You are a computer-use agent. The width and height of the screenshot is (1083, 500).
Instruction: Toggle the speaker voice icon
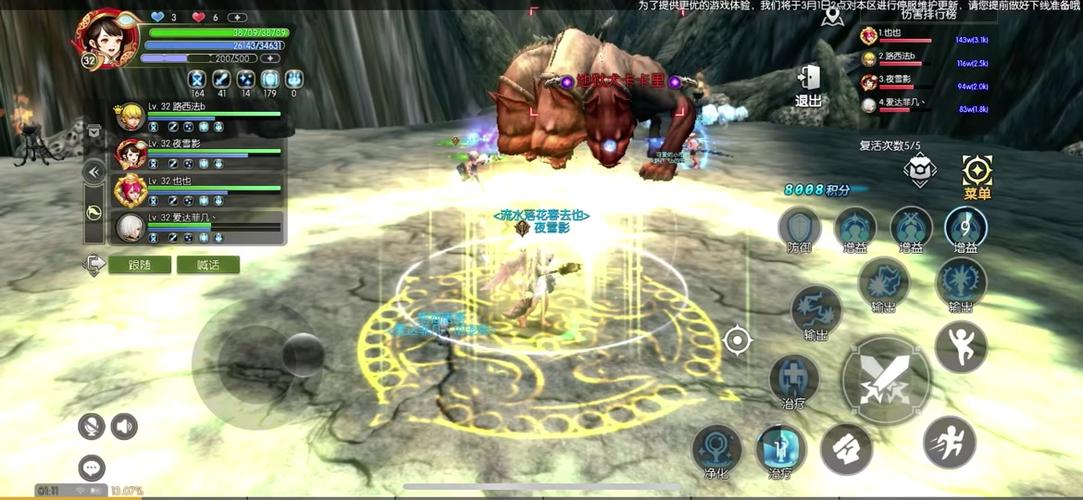124,427
